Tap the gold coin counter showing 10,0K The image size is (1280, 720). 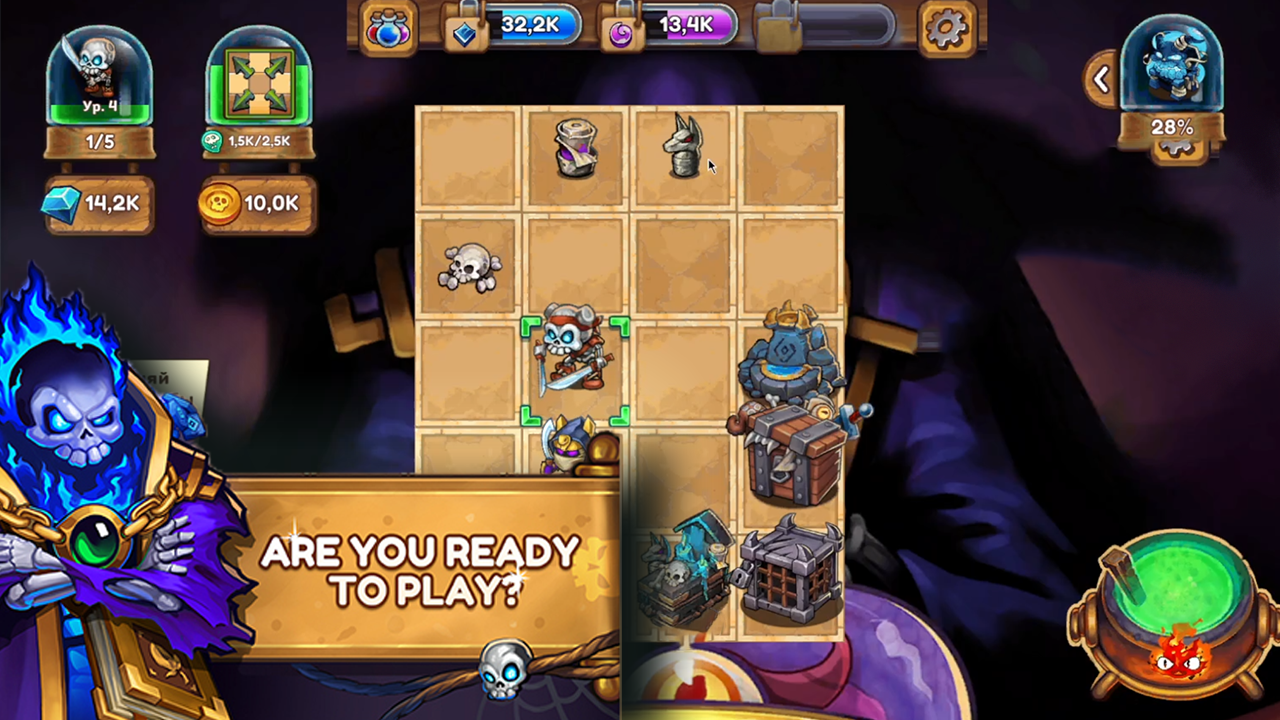click(x=258, y=203)
